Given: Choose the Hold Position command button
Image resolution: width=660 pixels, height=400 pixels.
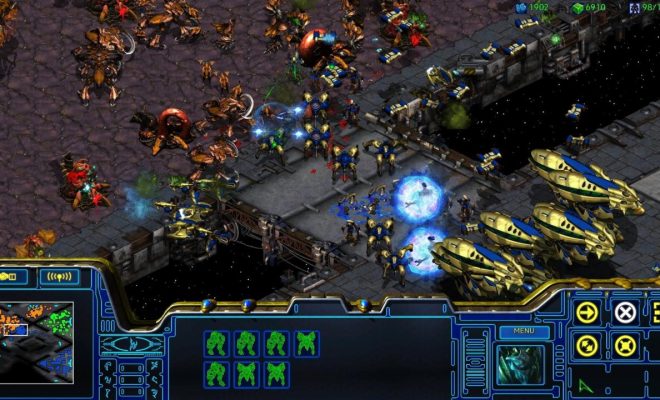Looking at the screenshot, I should (624, 347).
